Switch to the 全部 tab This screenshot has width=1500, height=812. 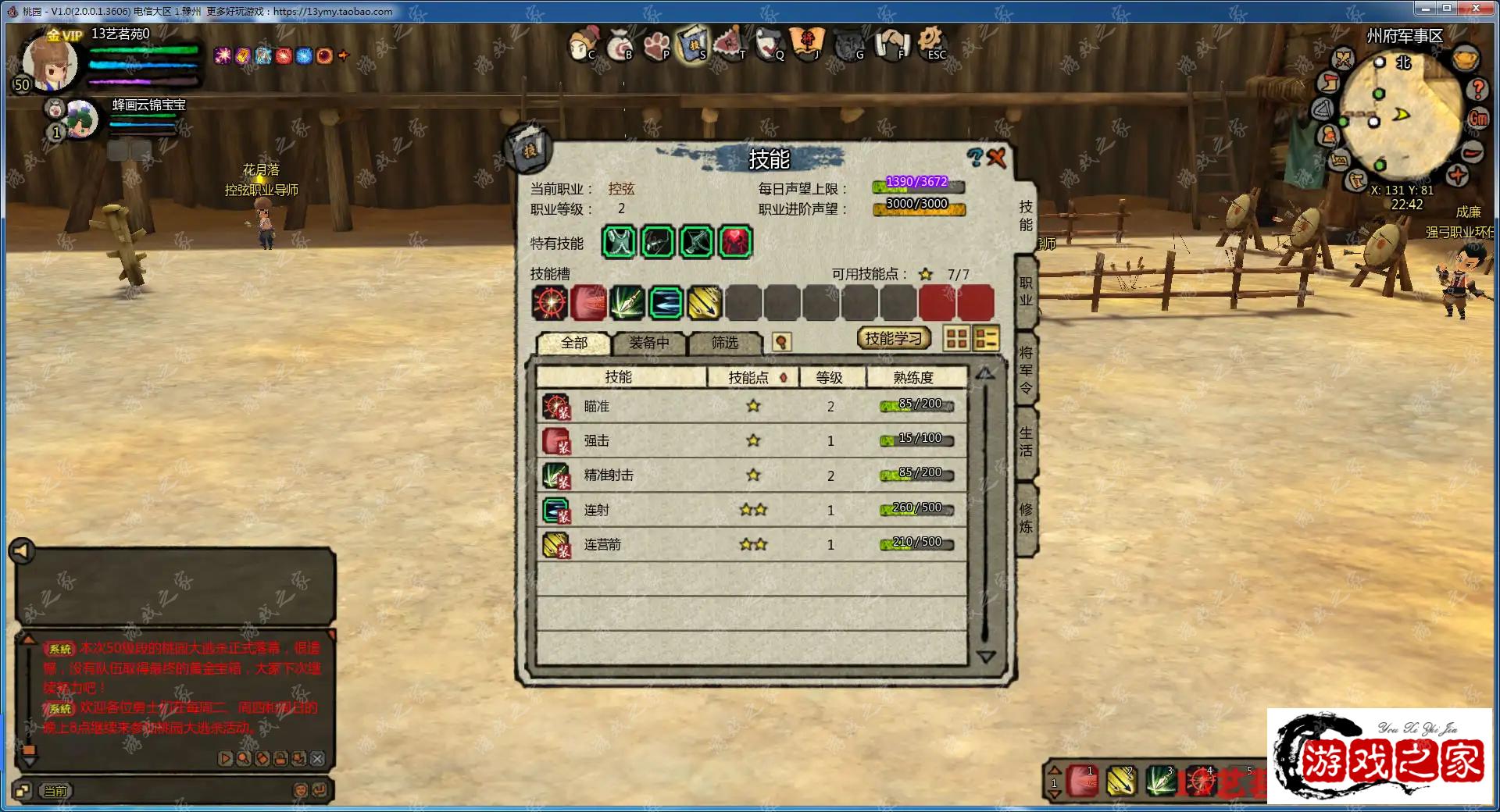(x=573, y=343)
